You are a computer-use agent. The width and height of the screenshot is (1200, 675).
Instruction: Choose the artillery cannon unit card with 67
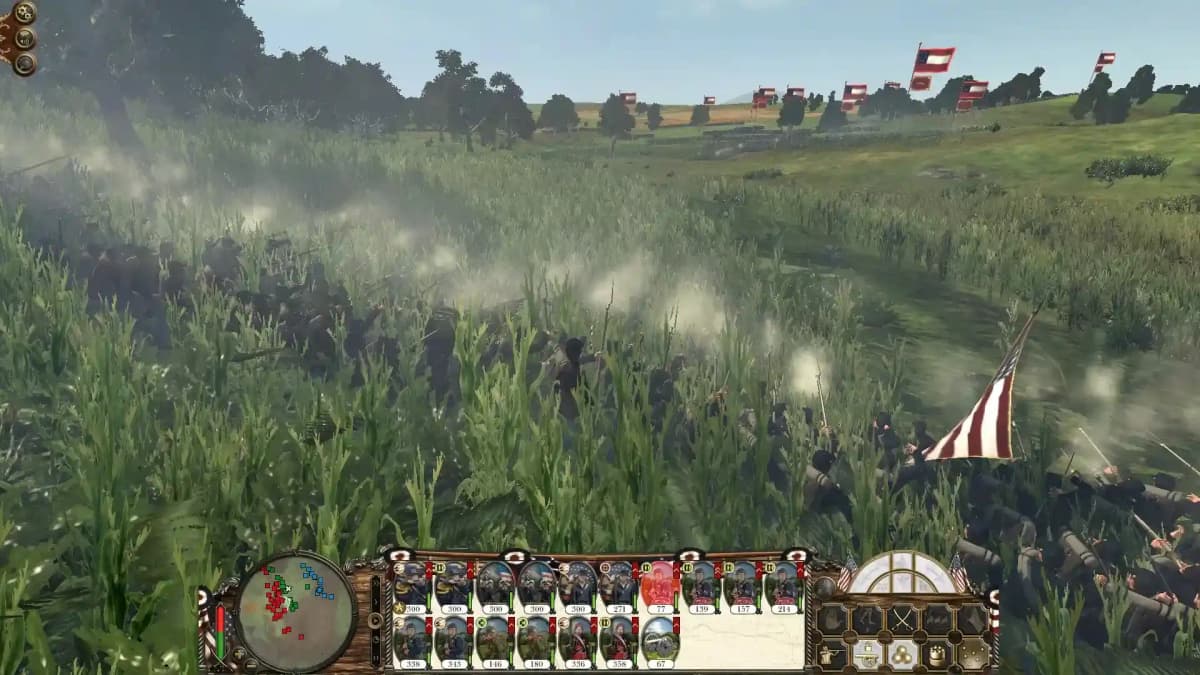coord(658,640)
